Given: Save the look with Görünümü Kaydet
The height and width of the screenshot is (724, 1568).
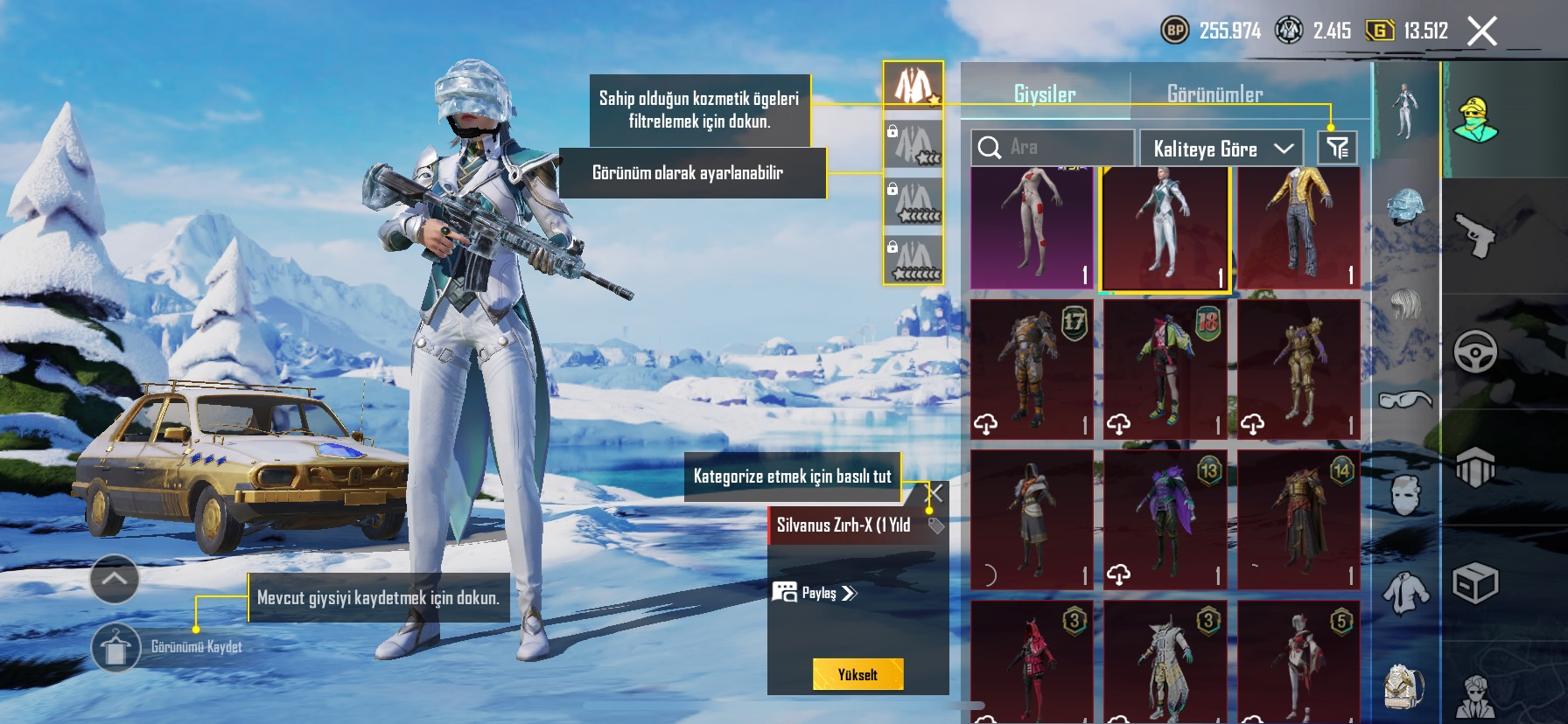Looking at the screenshot, I should tap(115, 648).
